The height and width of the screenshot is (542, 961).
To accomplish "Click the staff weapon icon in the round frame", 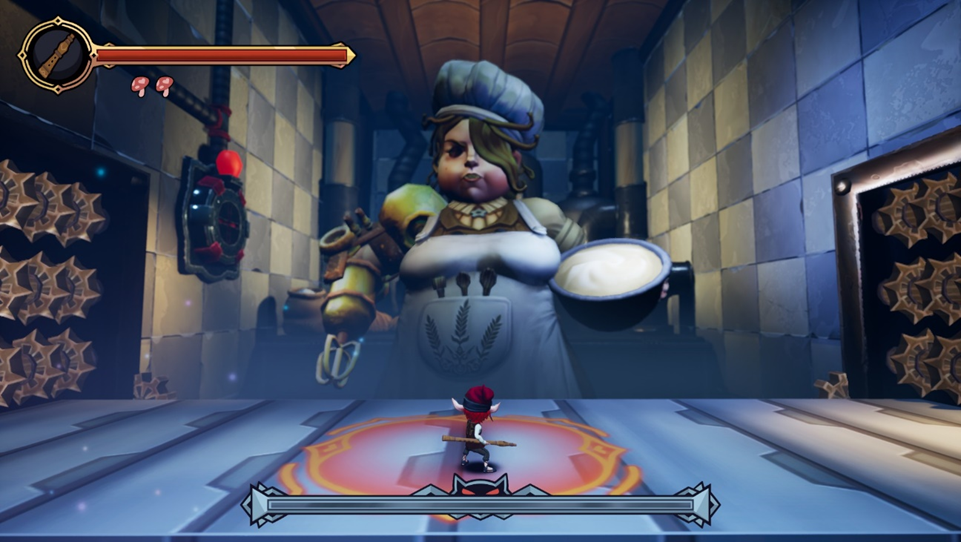I will click(x=58, y=56).
